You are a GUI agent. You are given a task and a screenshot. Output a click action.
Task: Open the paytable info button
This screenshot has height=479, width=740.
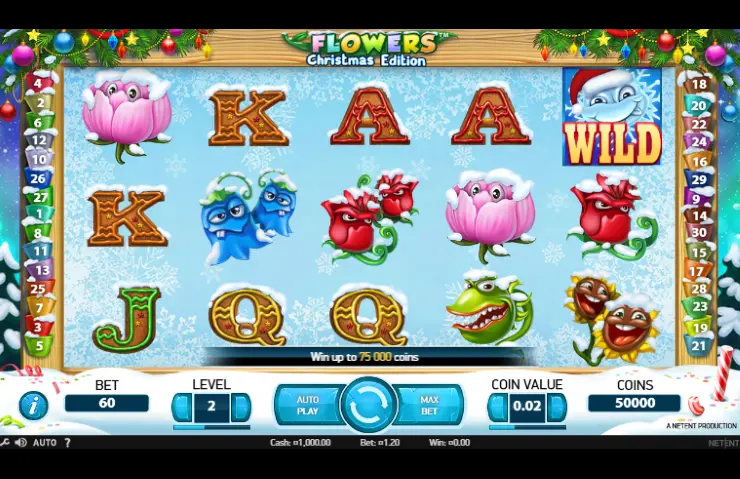tap(33, 405)
